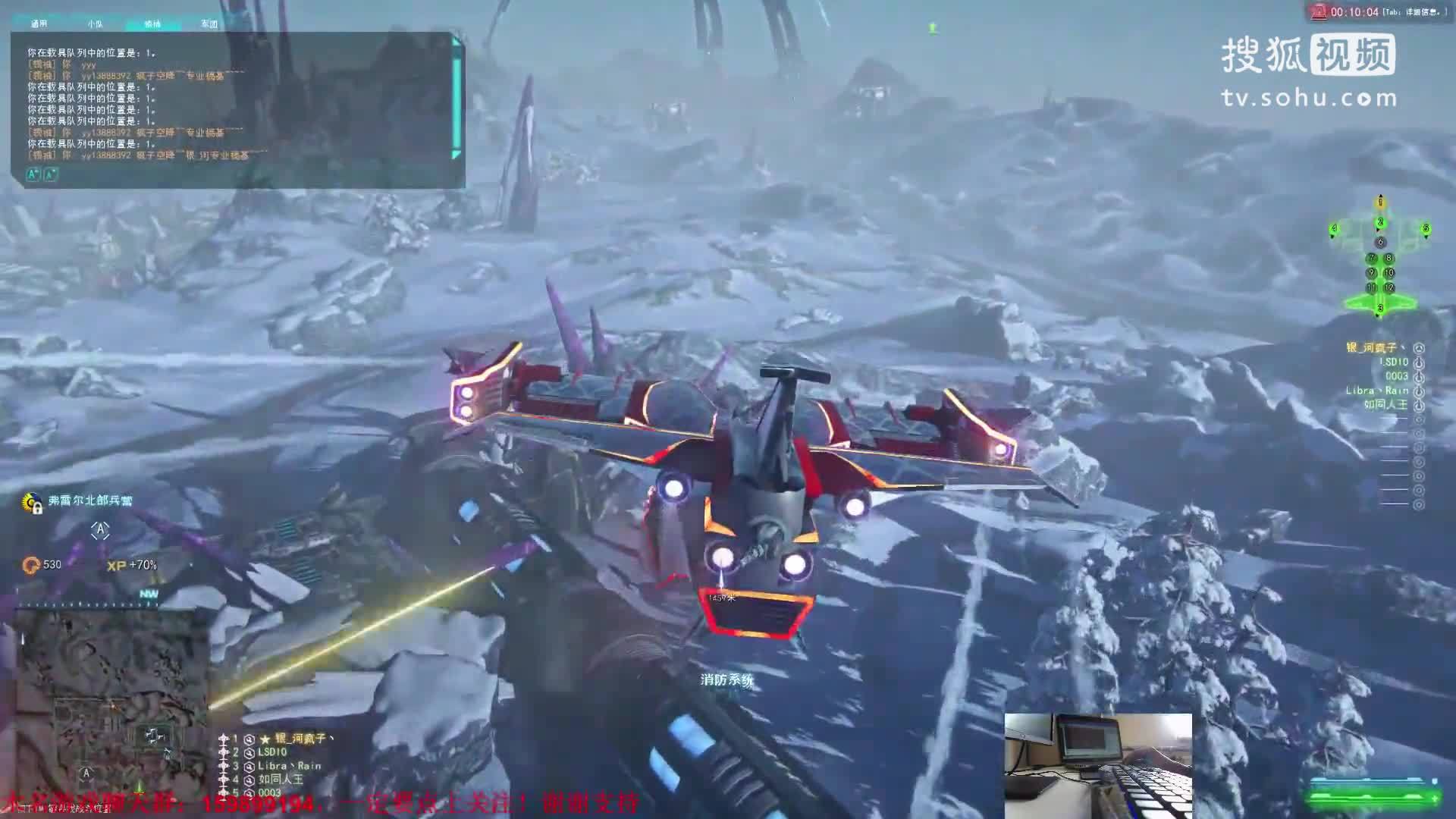Click the 消防系统 fire suppression label

coord(726,680)
